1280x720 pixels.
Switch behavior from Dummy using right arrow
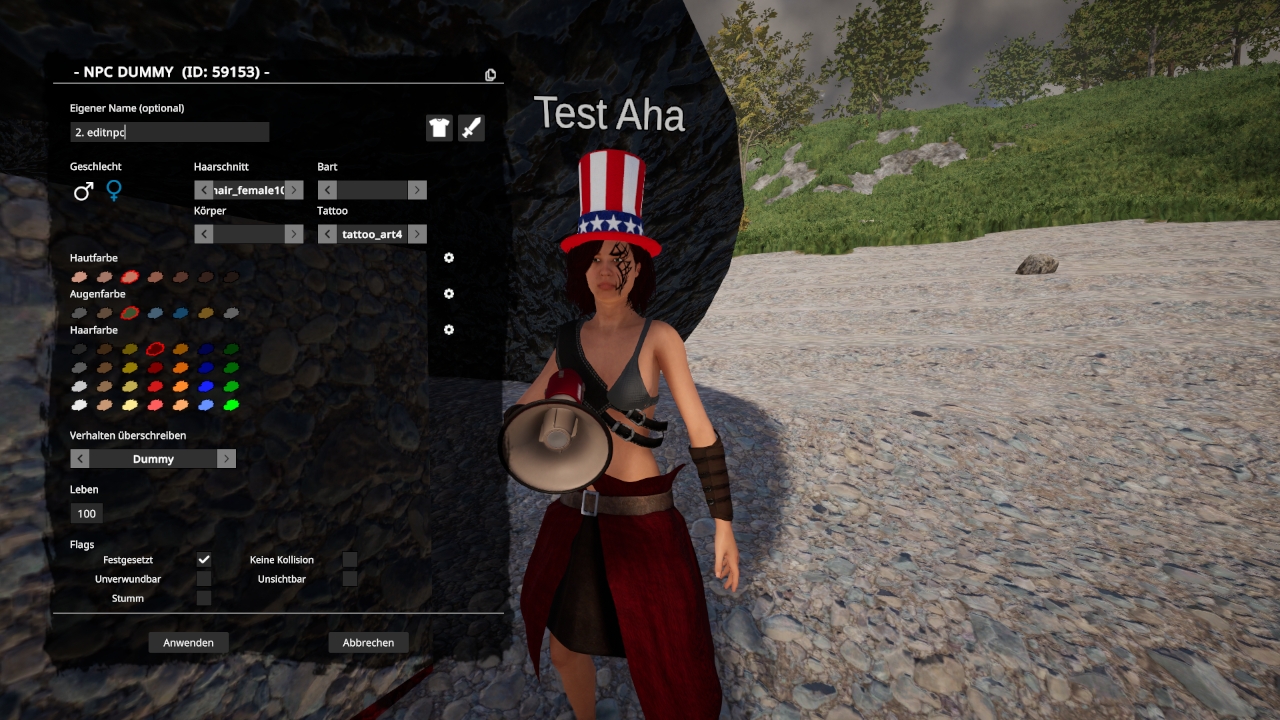[227, 459]
